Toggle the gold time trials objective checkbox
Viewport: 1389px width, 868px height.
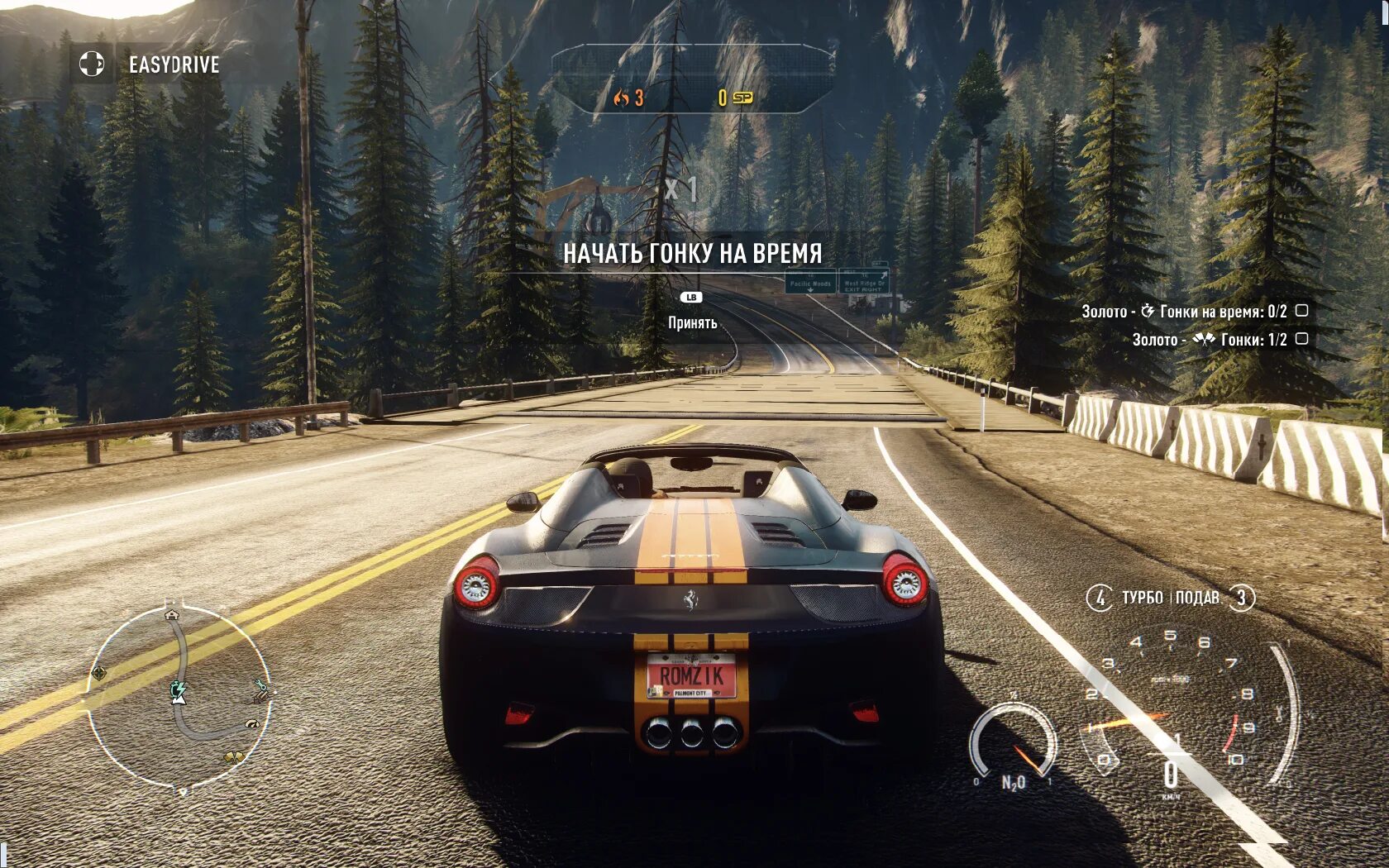click(1301, 311)
